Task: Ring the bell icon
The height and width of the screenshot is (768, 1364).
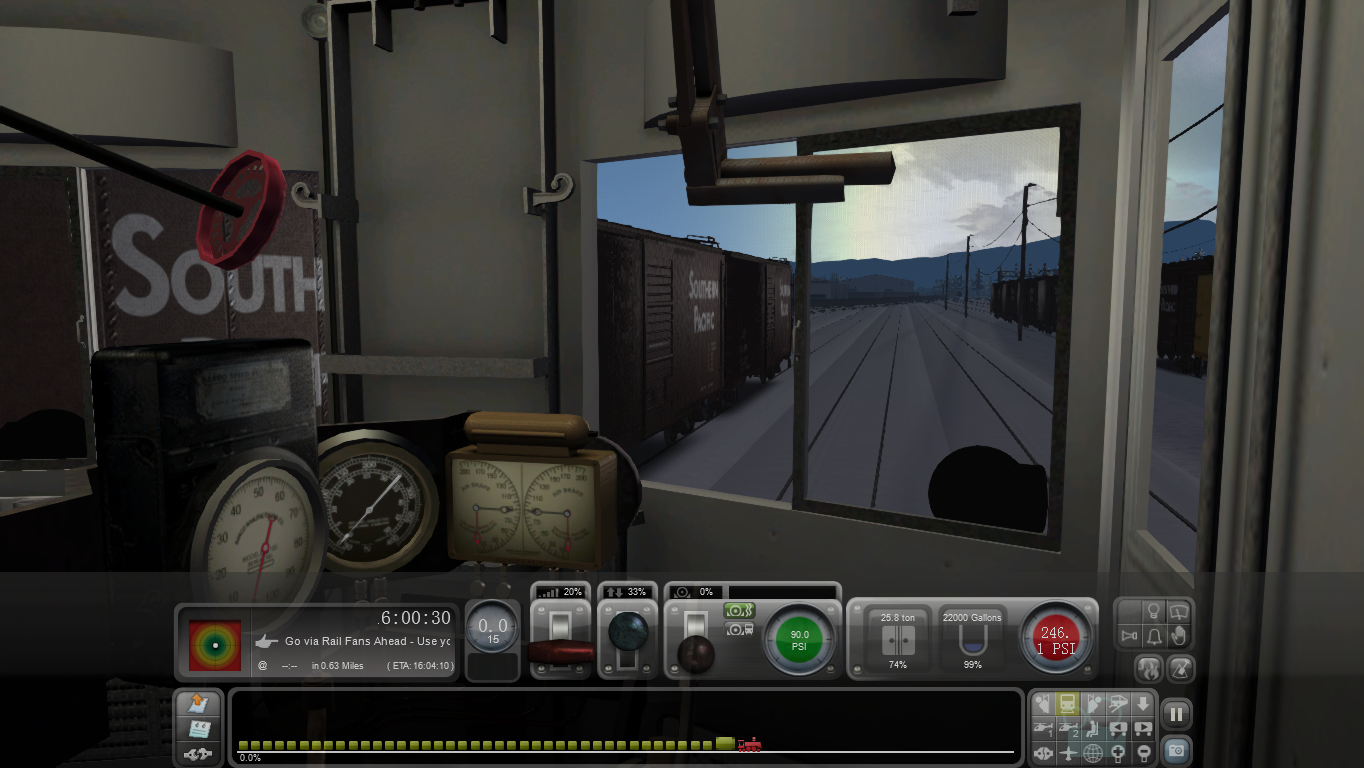Action: coord(1153,636)
